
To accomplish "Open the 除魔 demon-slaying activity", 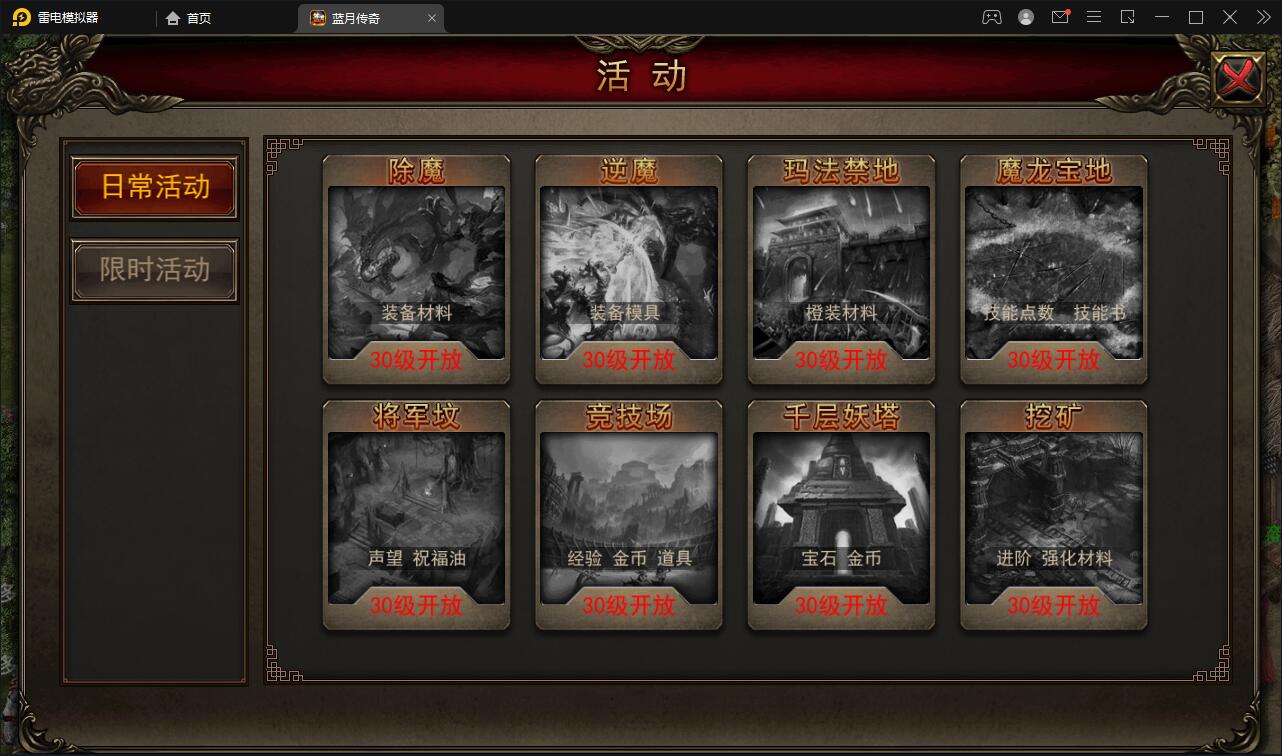I will tap(416, 270).
